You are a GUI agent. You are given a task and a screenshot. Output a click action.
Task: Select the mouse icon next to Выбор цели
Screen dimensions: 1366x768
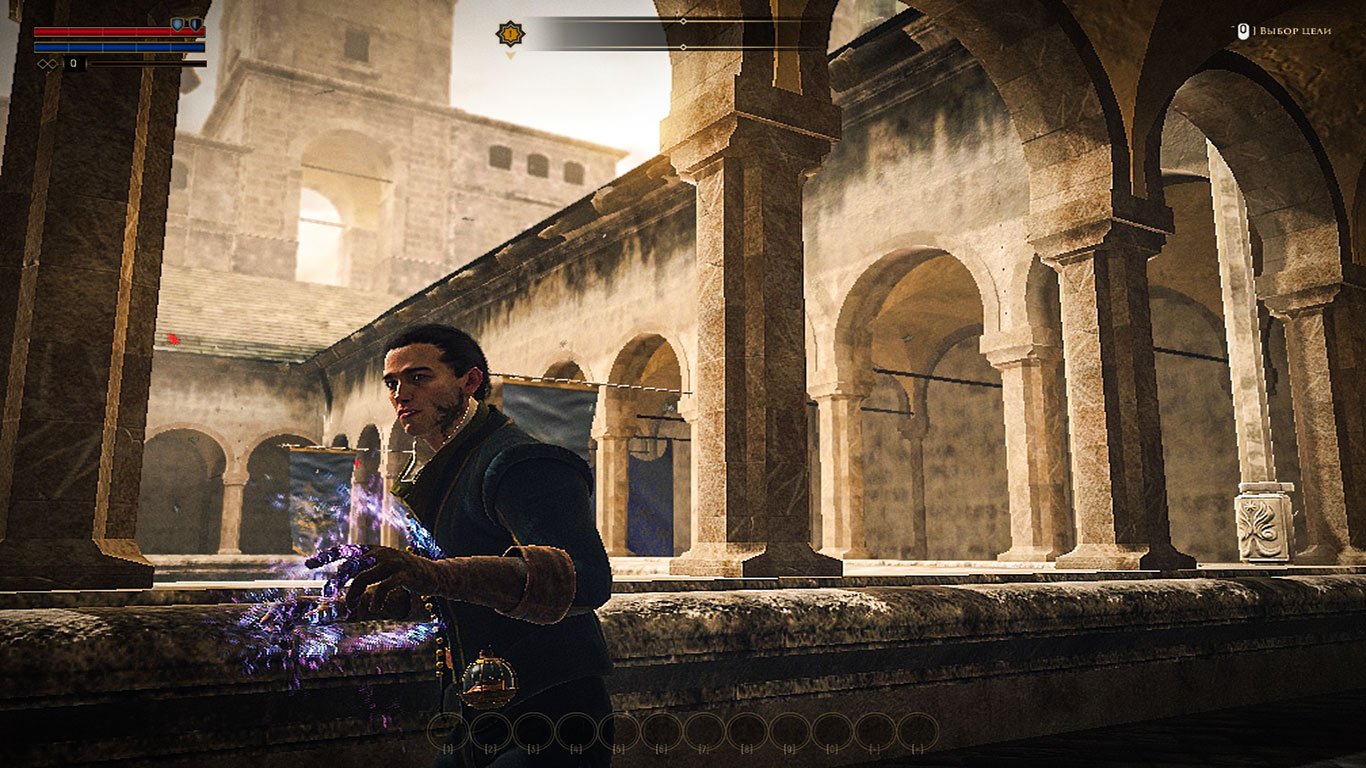[x=1243, y=31]
